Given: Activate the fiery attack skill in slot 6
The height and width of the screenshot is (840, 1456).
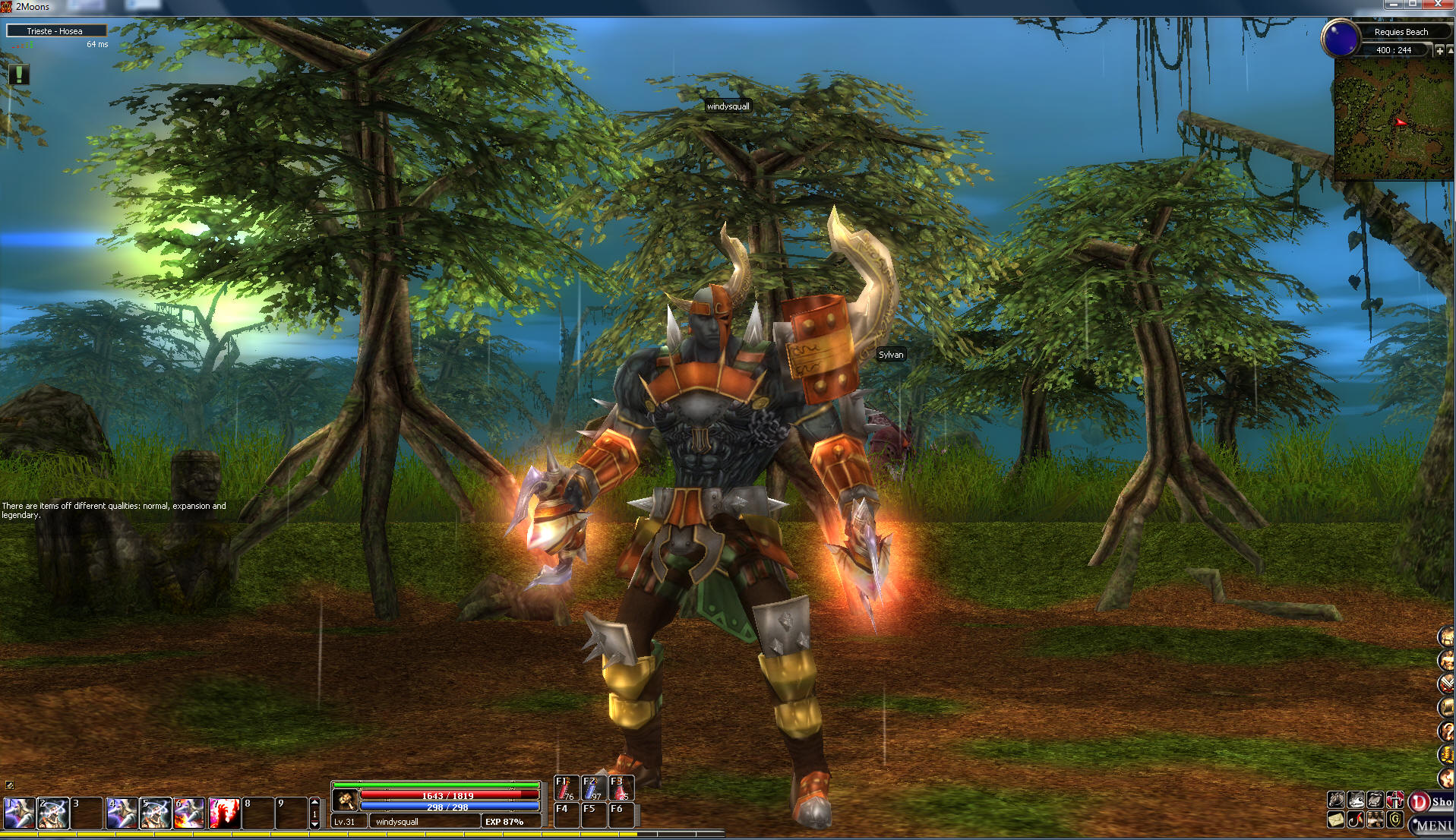Looking at the screenshot, I should pyautogui.click(x=189, y=813).
